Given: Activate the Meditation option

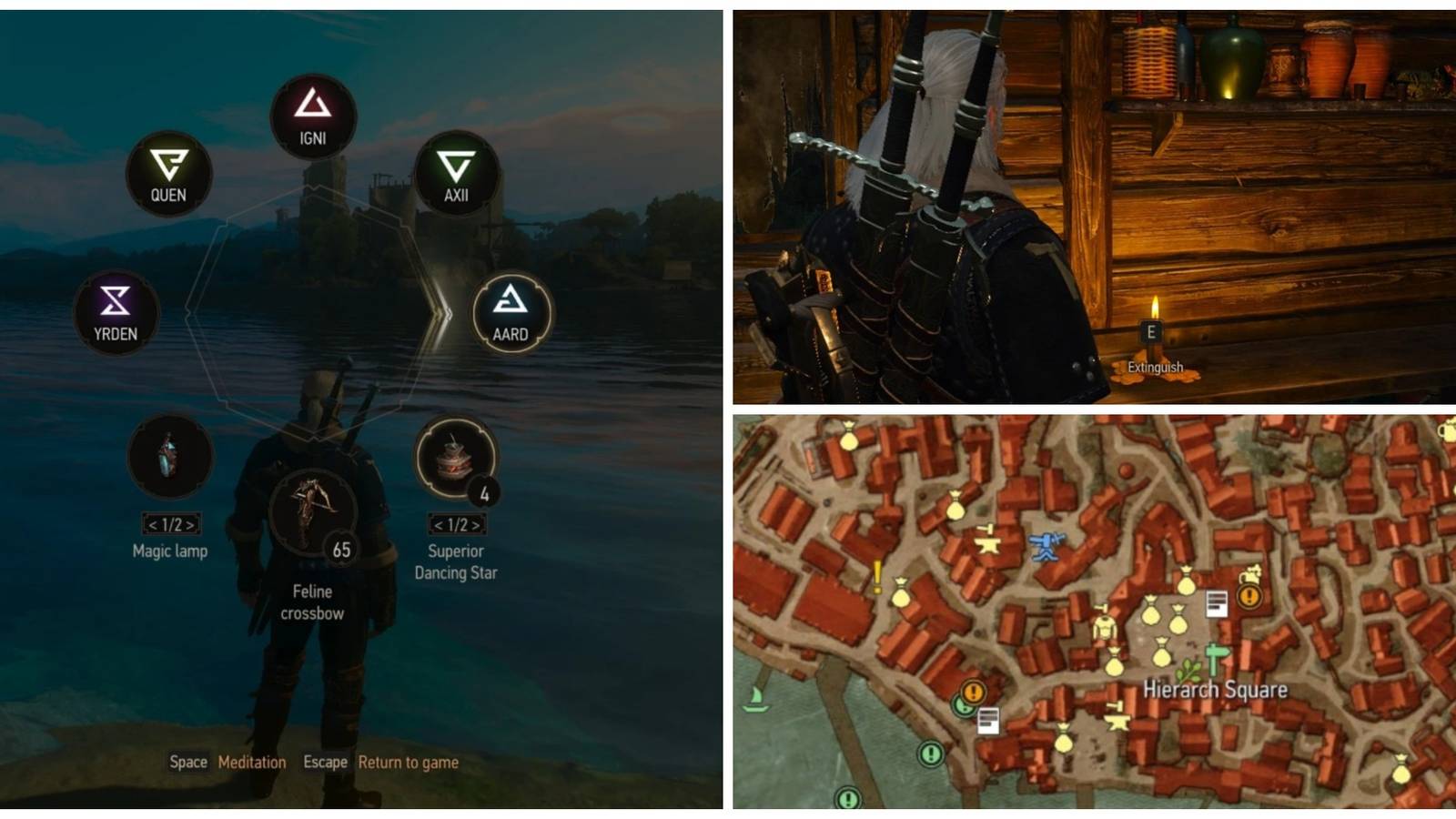Looking at the screenshot, I should point(252,763).
